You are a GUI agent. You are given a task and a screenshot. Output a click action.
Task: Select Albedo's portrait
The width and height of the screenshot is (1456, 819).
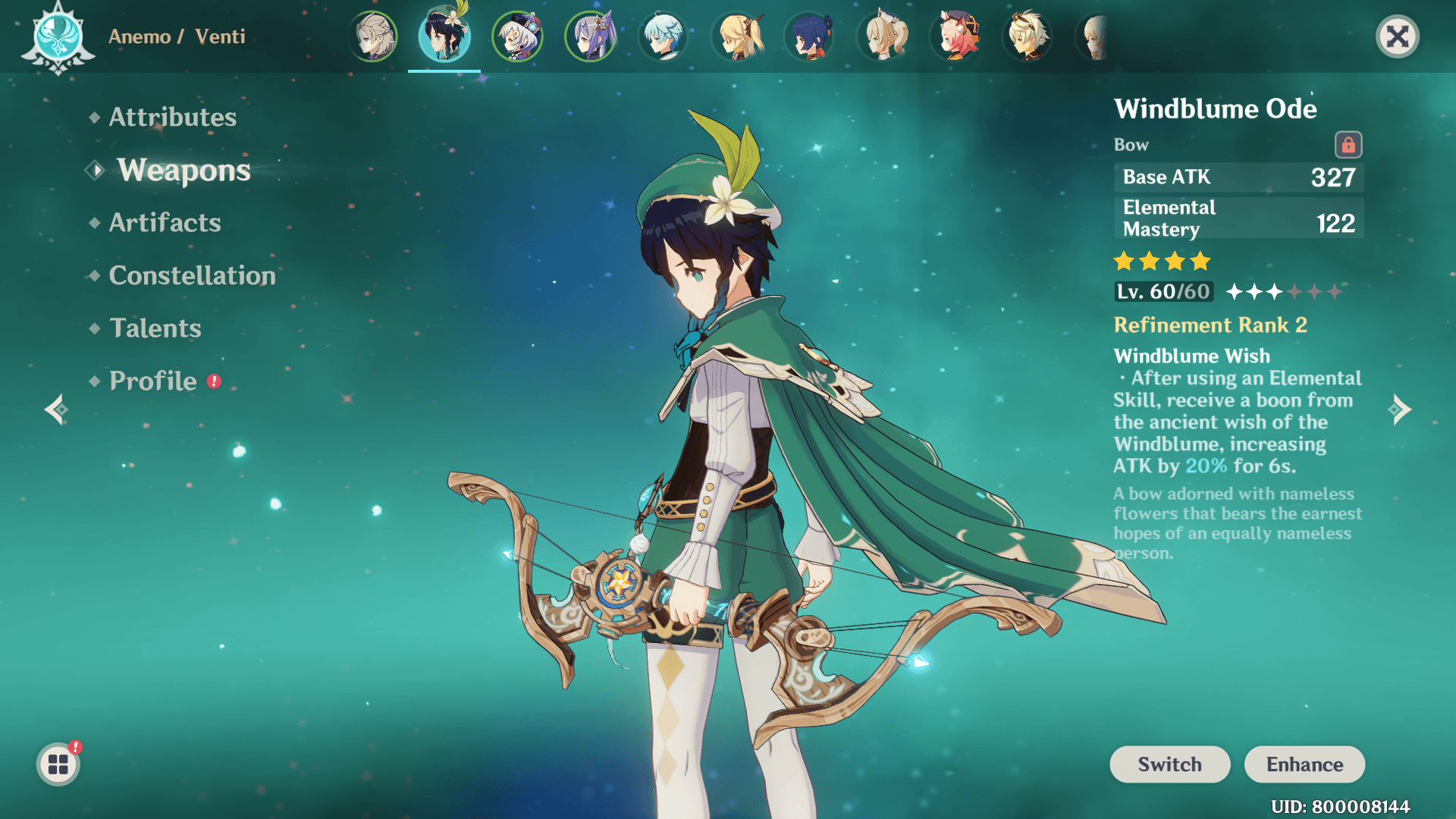[x=373, y=36]
